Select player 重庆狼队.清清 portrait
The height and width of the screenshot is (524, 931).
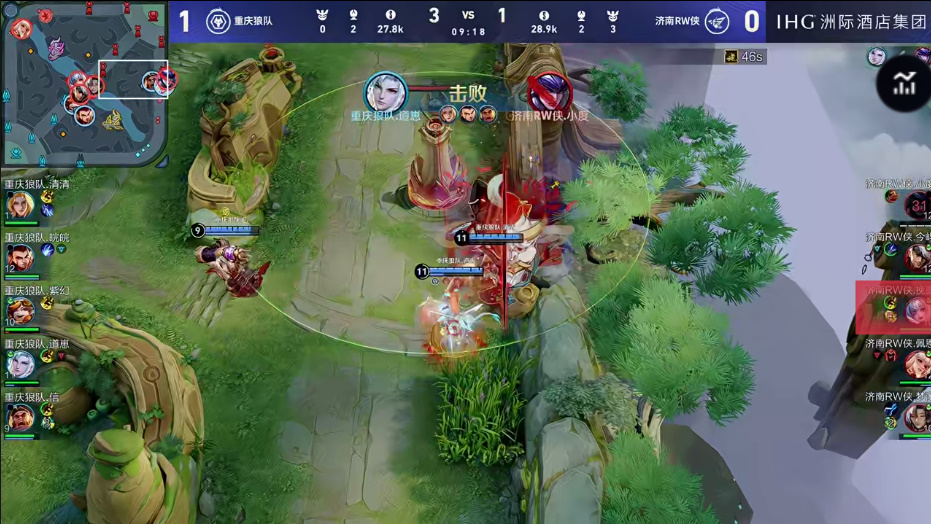click(x=19, y=205)
